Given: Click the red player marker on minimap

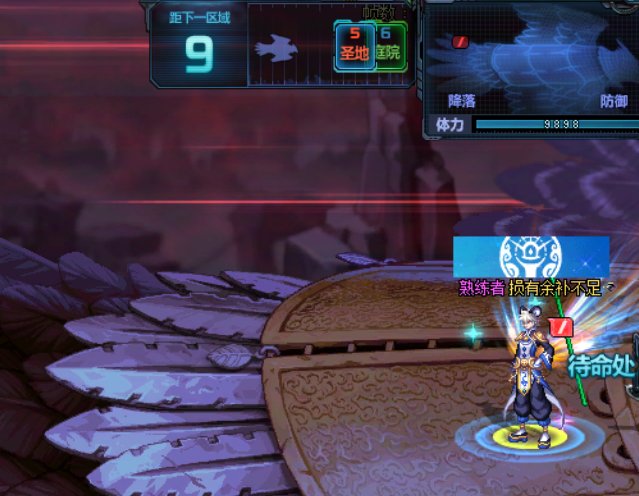Looking at the screenshot, I should point(461,42).
